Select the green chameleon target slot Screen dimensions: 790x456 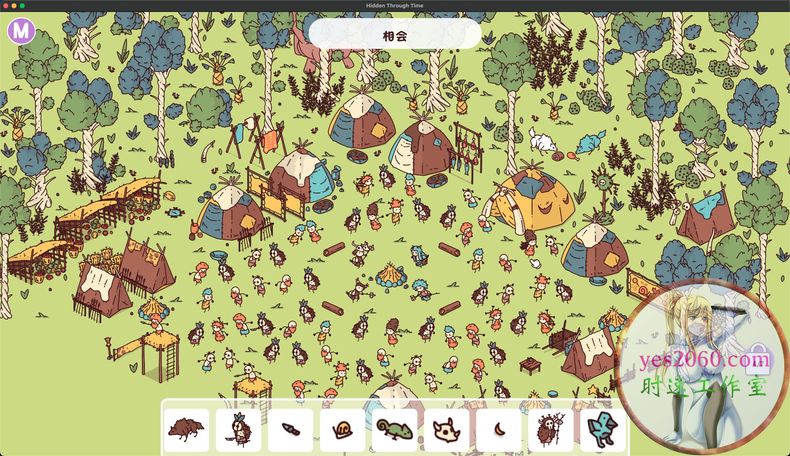click(394, 430)
